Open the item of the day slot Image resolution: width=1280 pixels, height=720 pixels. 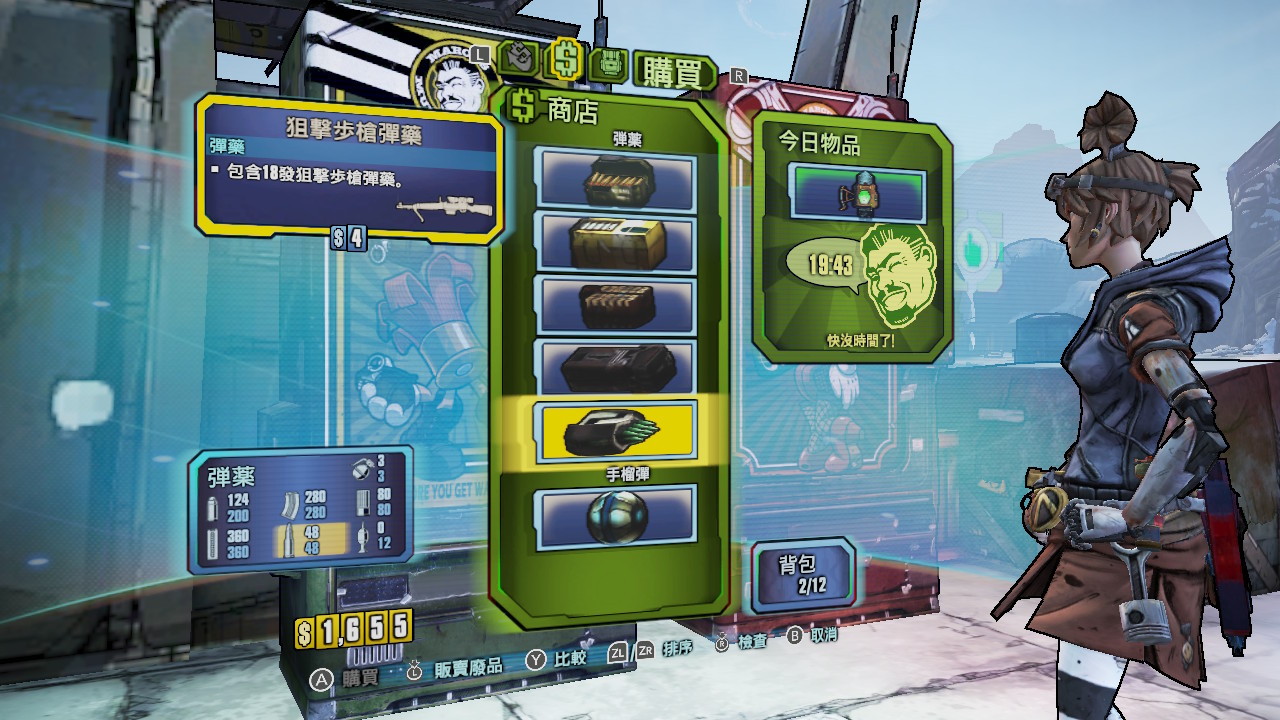857,193
